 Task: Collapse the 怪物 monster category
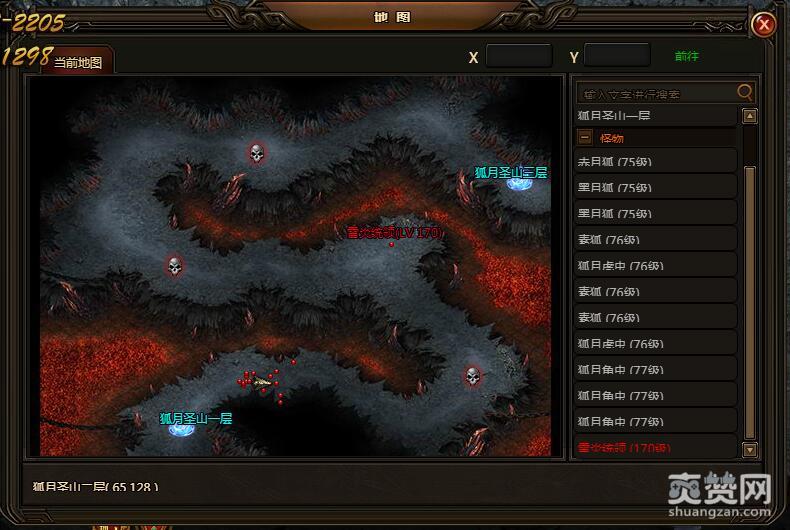pos(586,138)
